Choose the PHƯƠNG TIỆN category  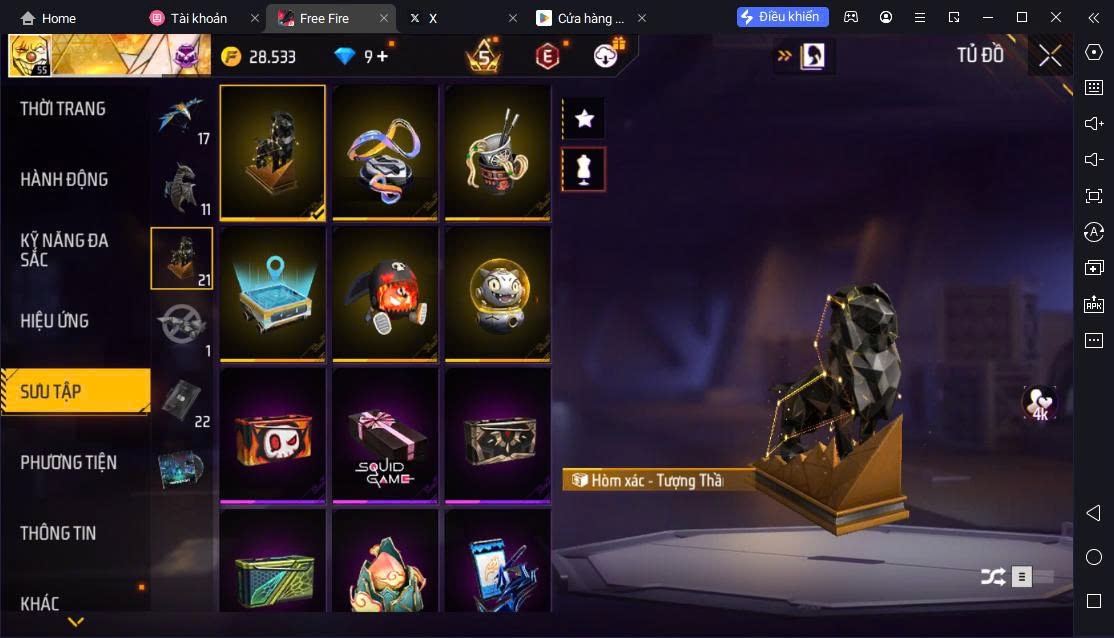68,462
